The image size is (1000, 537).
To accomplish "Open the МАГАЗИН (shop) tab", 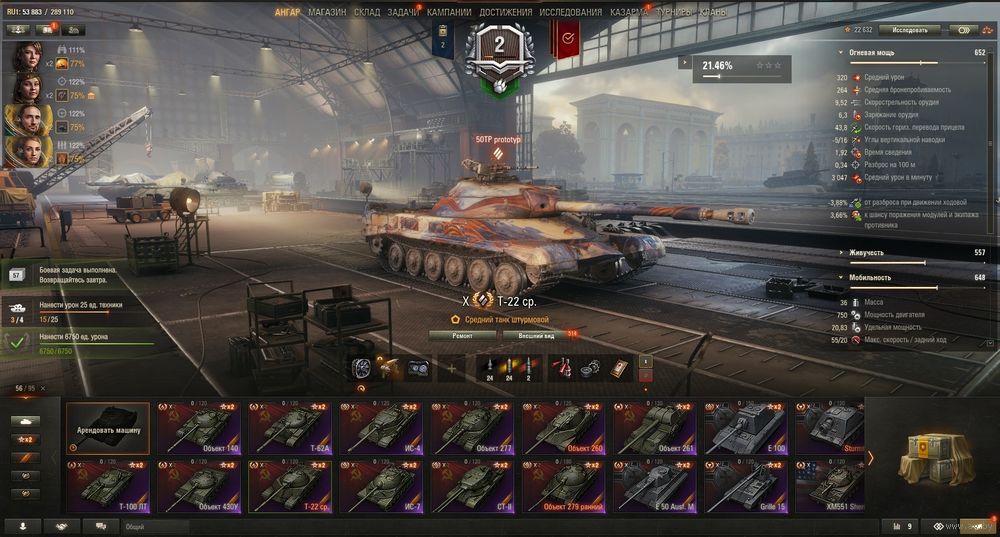I will (x=327, y=12).
